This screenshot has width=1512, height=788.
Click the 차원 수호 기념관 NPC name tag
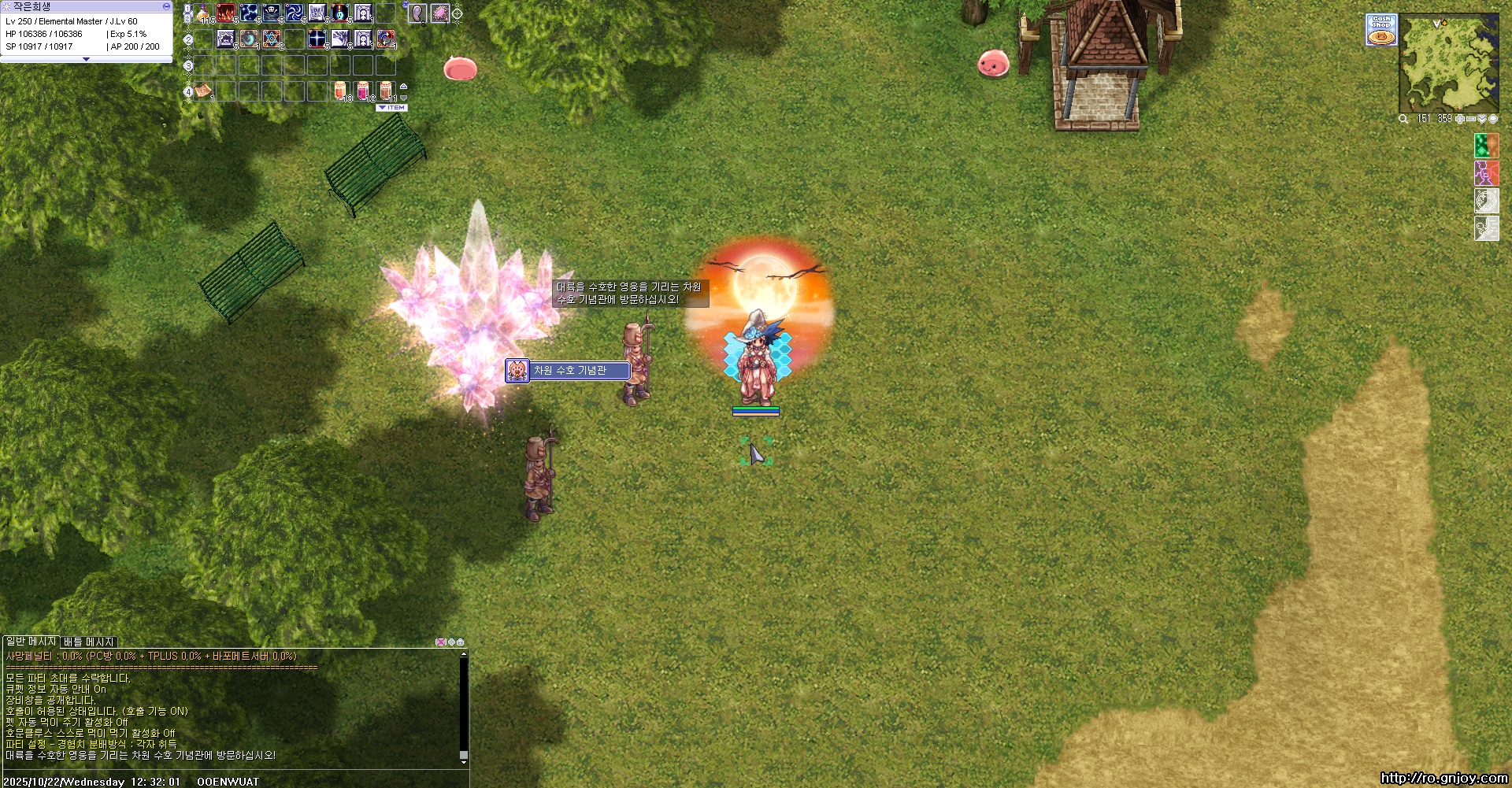569,370
